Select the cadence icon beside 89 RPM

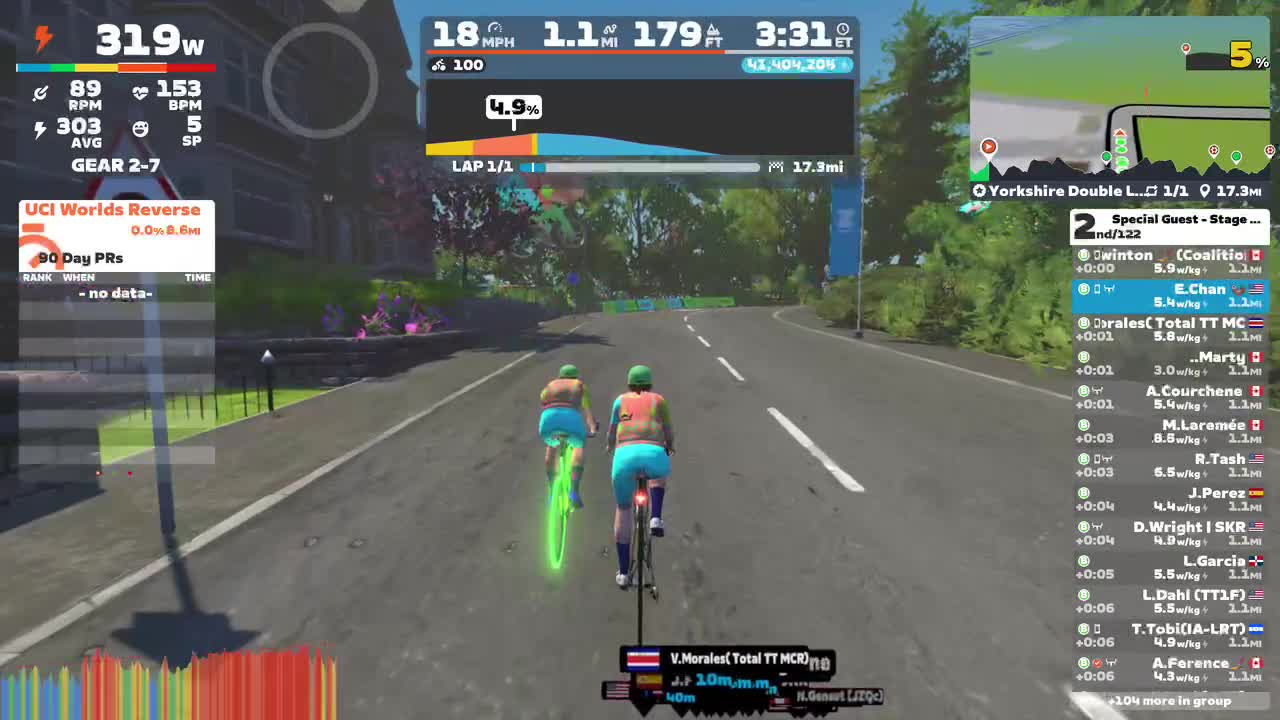coord(41,93)
